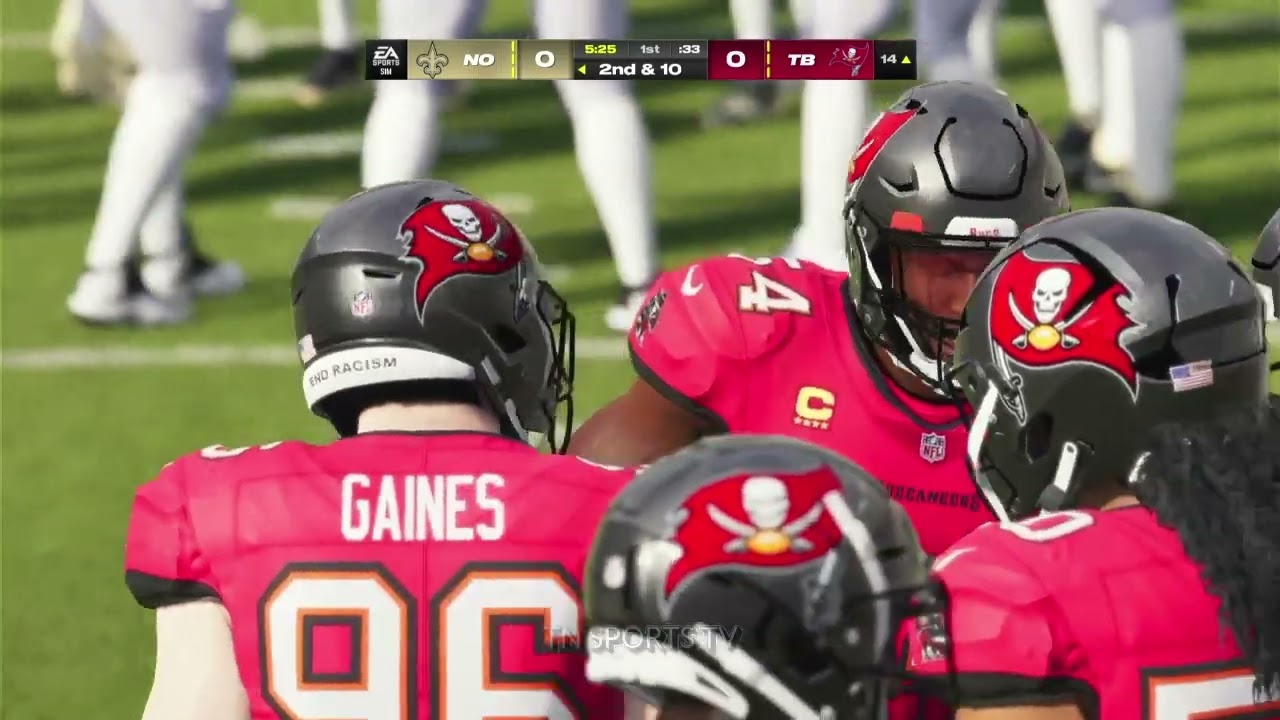Select the New Orleans Saints fleur-de-lis logo

point(432,59)
